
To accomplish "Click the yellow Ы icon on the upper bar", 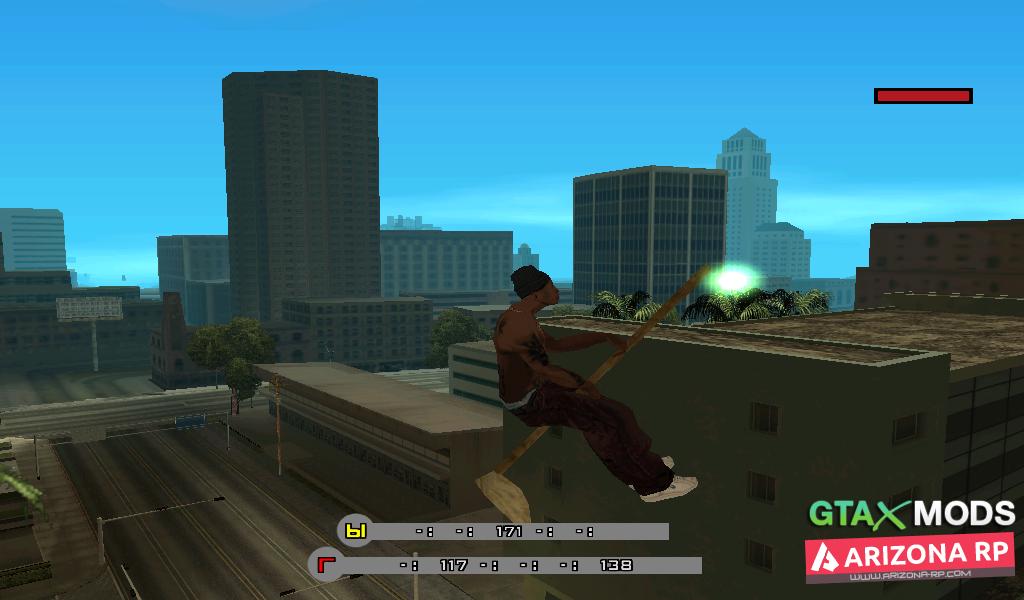I will [x=355, y=531].
